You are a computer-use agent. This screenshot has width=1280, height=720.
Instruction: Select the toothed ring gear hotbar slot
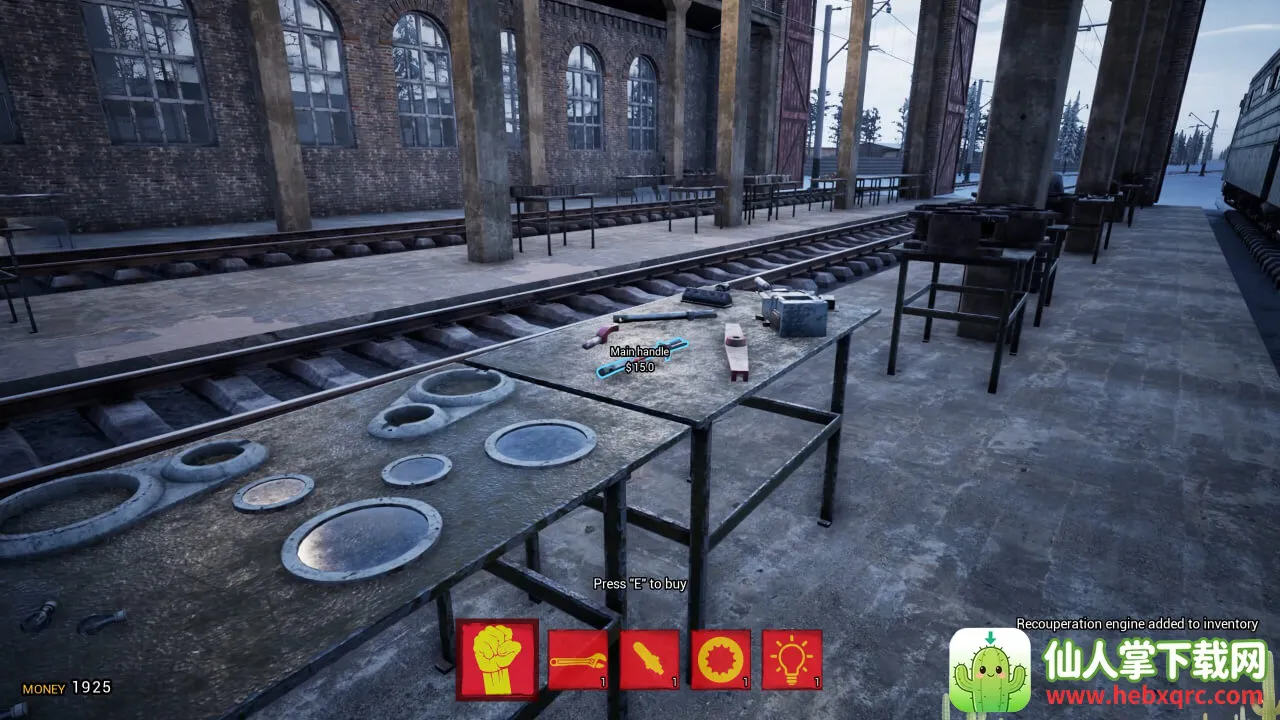tap(720, 660)
